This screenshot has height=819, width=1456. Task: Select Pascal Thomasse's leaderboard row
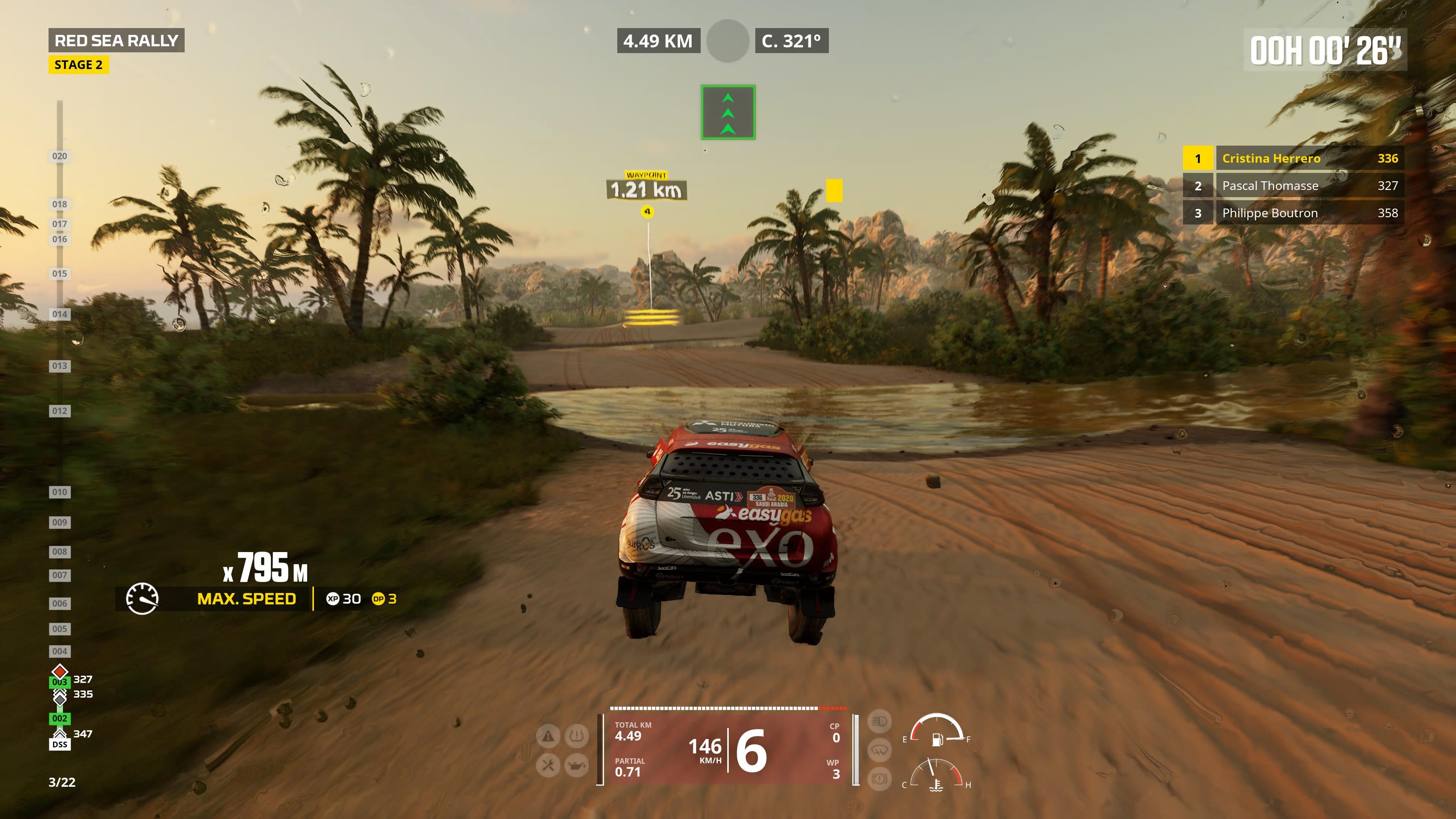click(x=1293, y=185)
